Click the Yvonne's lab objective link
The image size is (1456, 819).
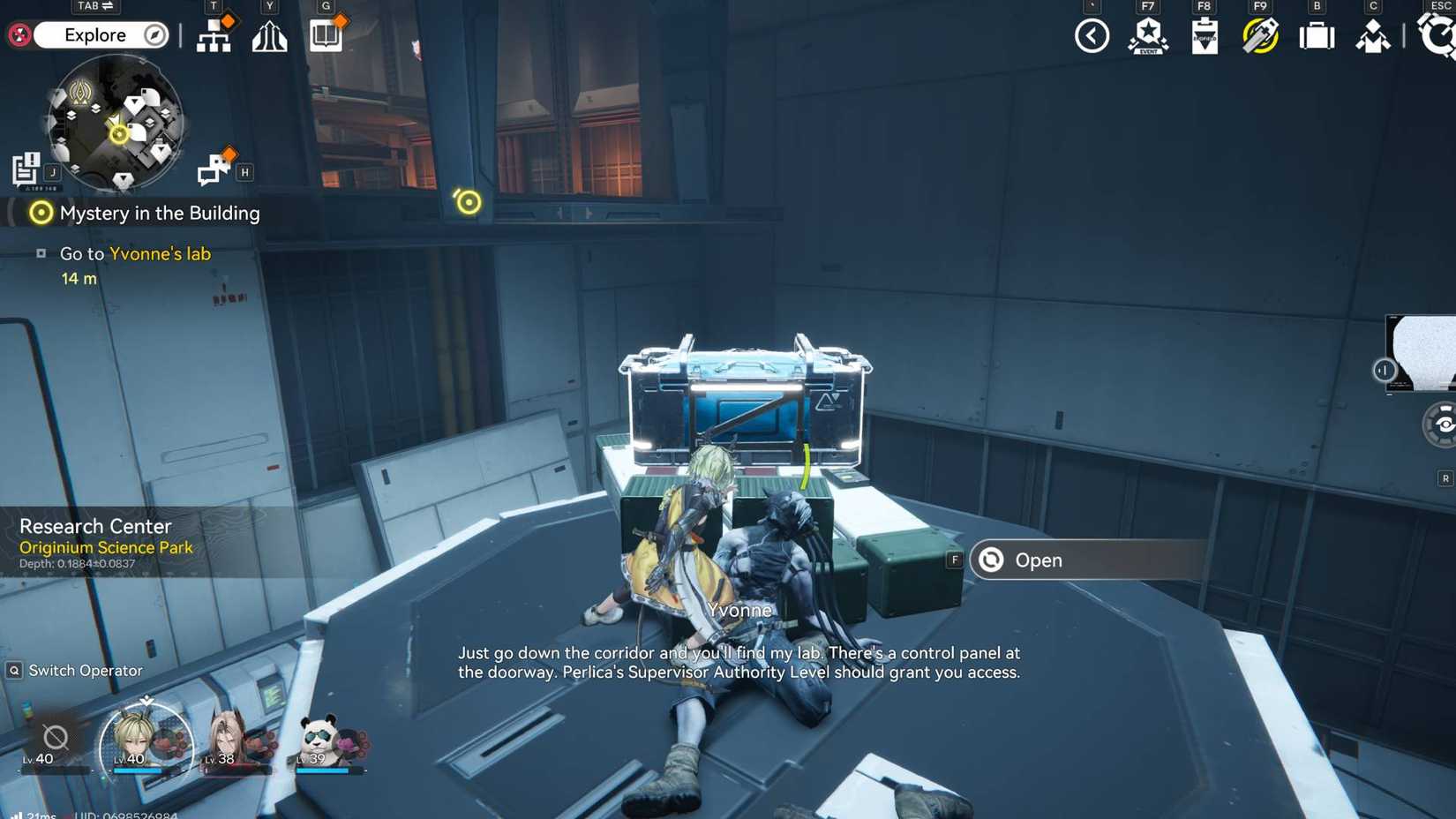click(161, 253)
